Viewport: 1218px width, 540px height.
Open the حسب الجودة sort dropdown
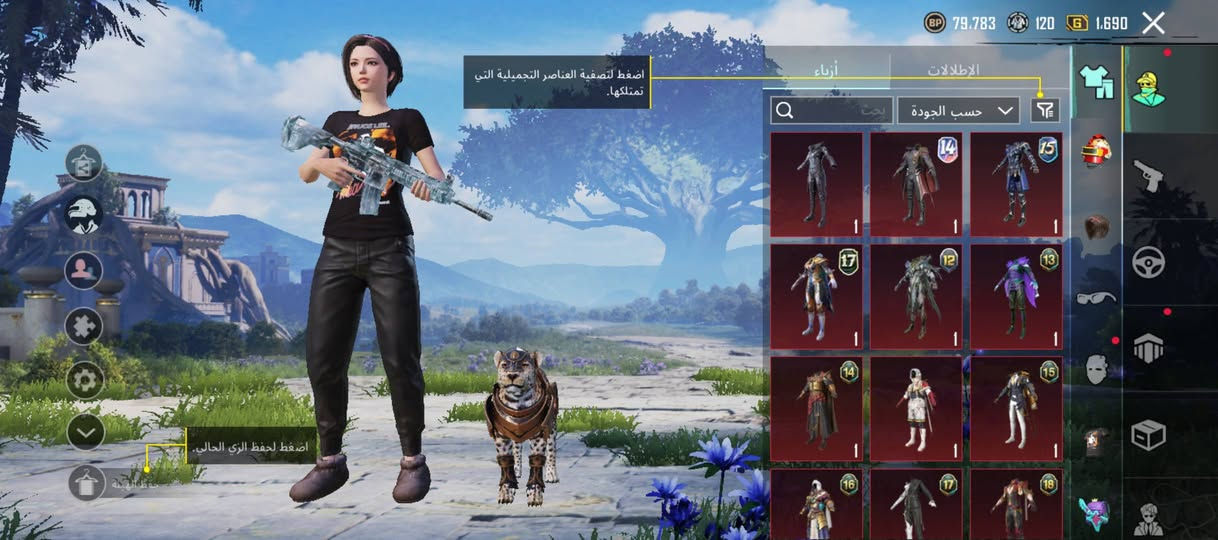click(x=958, y=110)
